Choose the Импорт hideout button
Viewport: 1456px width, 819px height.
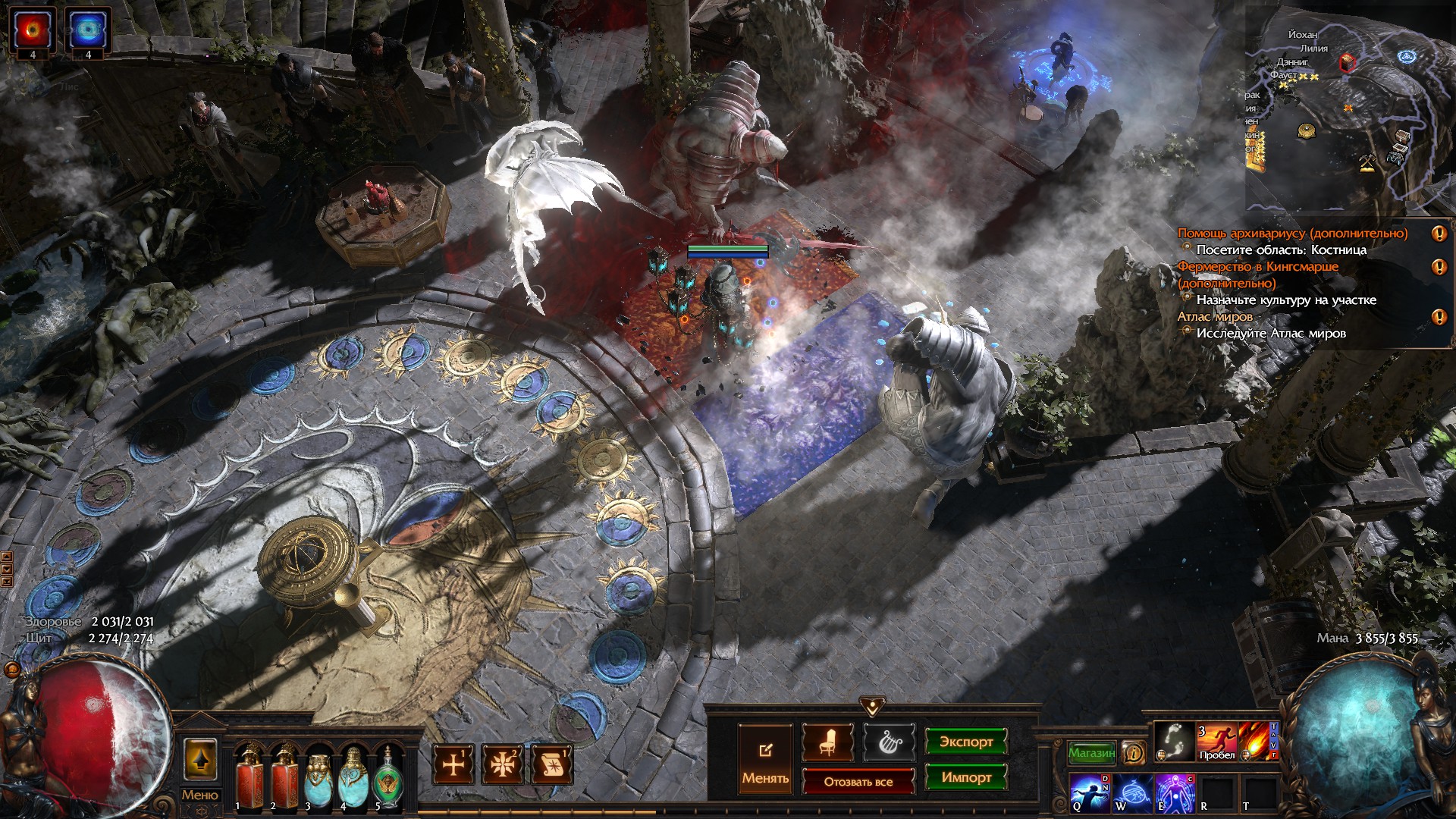pos(965,777)
